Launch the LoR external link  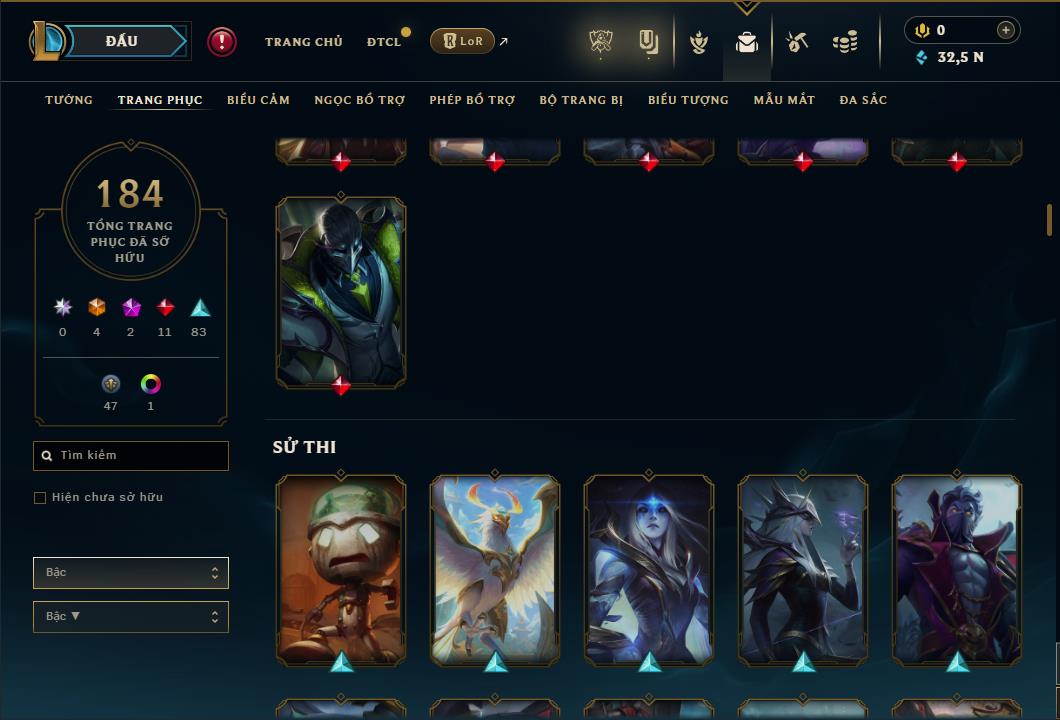462,41
